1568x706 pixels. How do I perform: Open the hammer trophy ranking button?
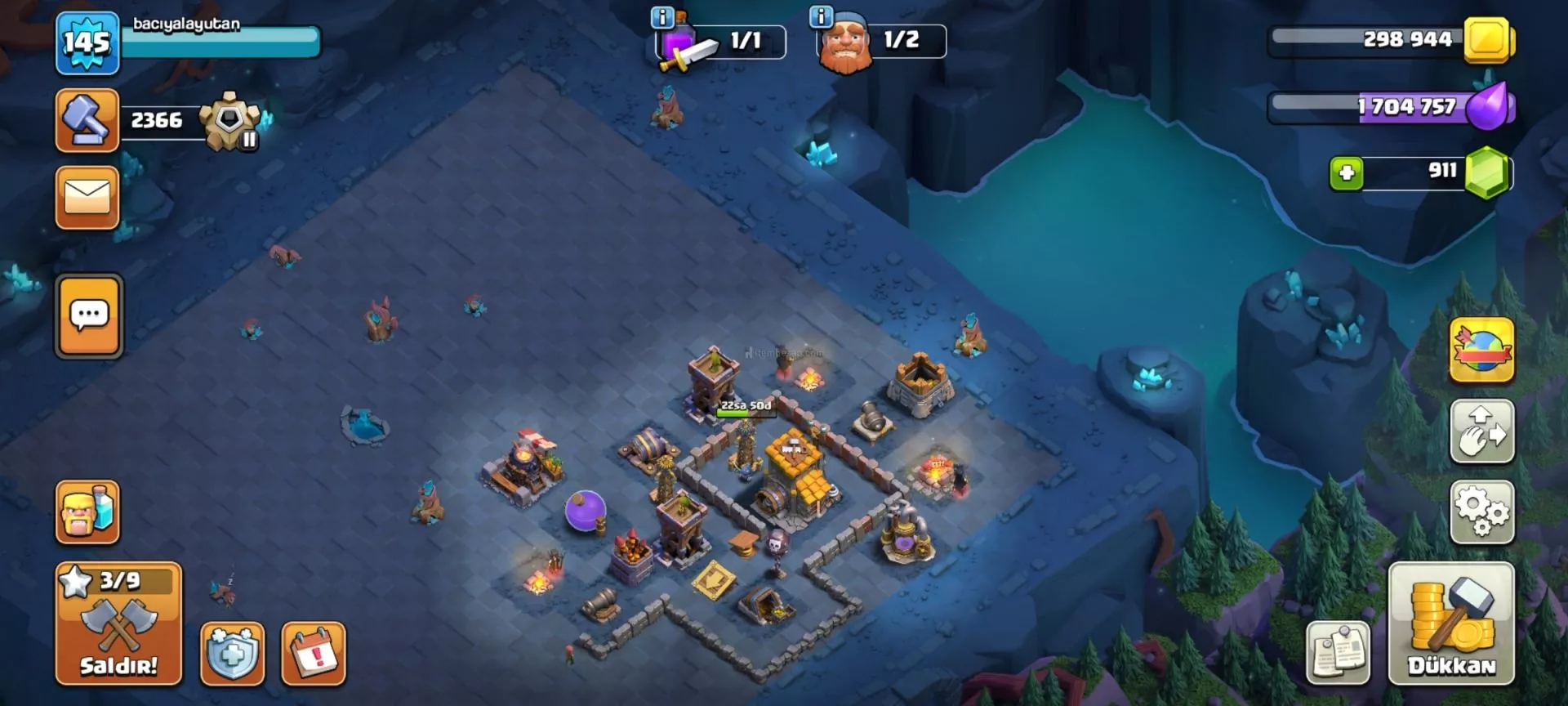pos(87,121)
